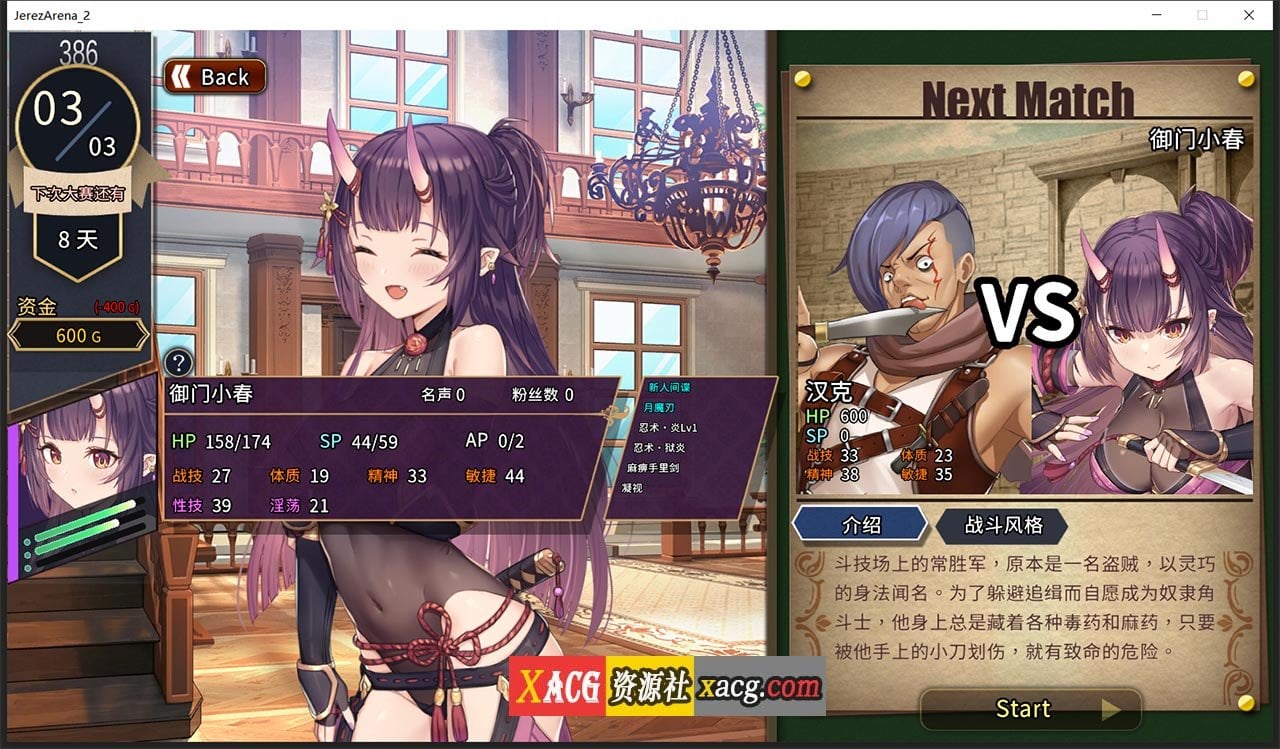
Task: Open help with the question mark icon
Action: pos(178,364)
